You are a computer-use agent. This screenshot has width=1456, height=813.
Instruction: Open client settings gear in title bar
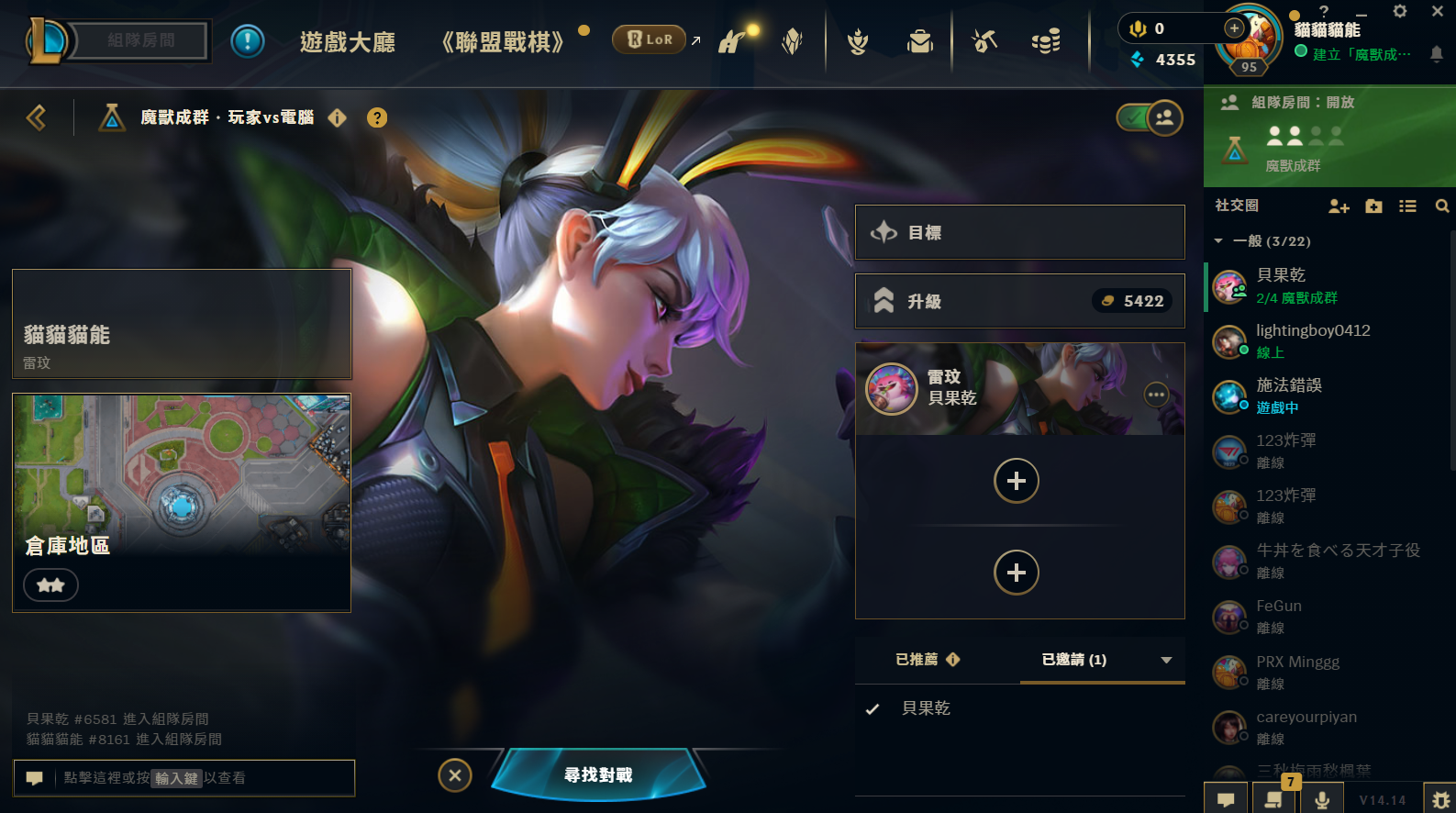[x=1400, y=12]
